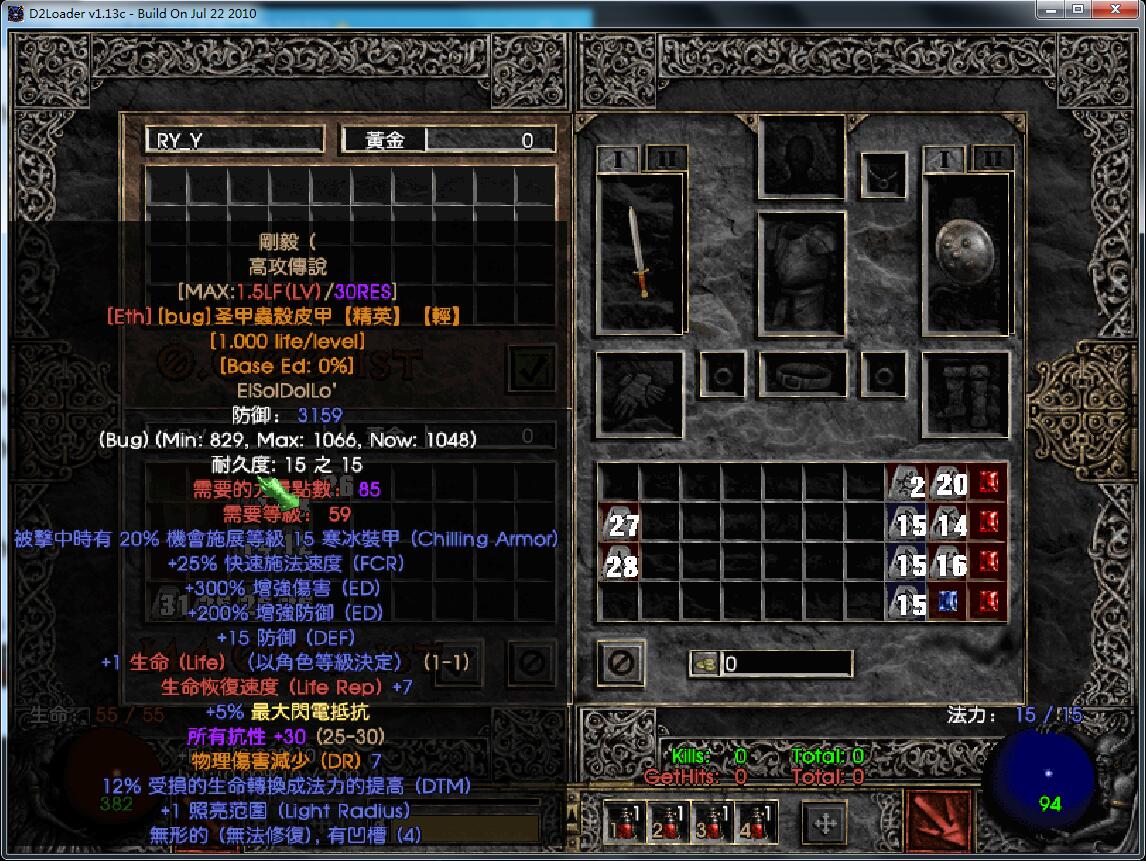Pick up the rune numbered 2
This screenshot has width=1146, height=861.
(x=906, y=484)
